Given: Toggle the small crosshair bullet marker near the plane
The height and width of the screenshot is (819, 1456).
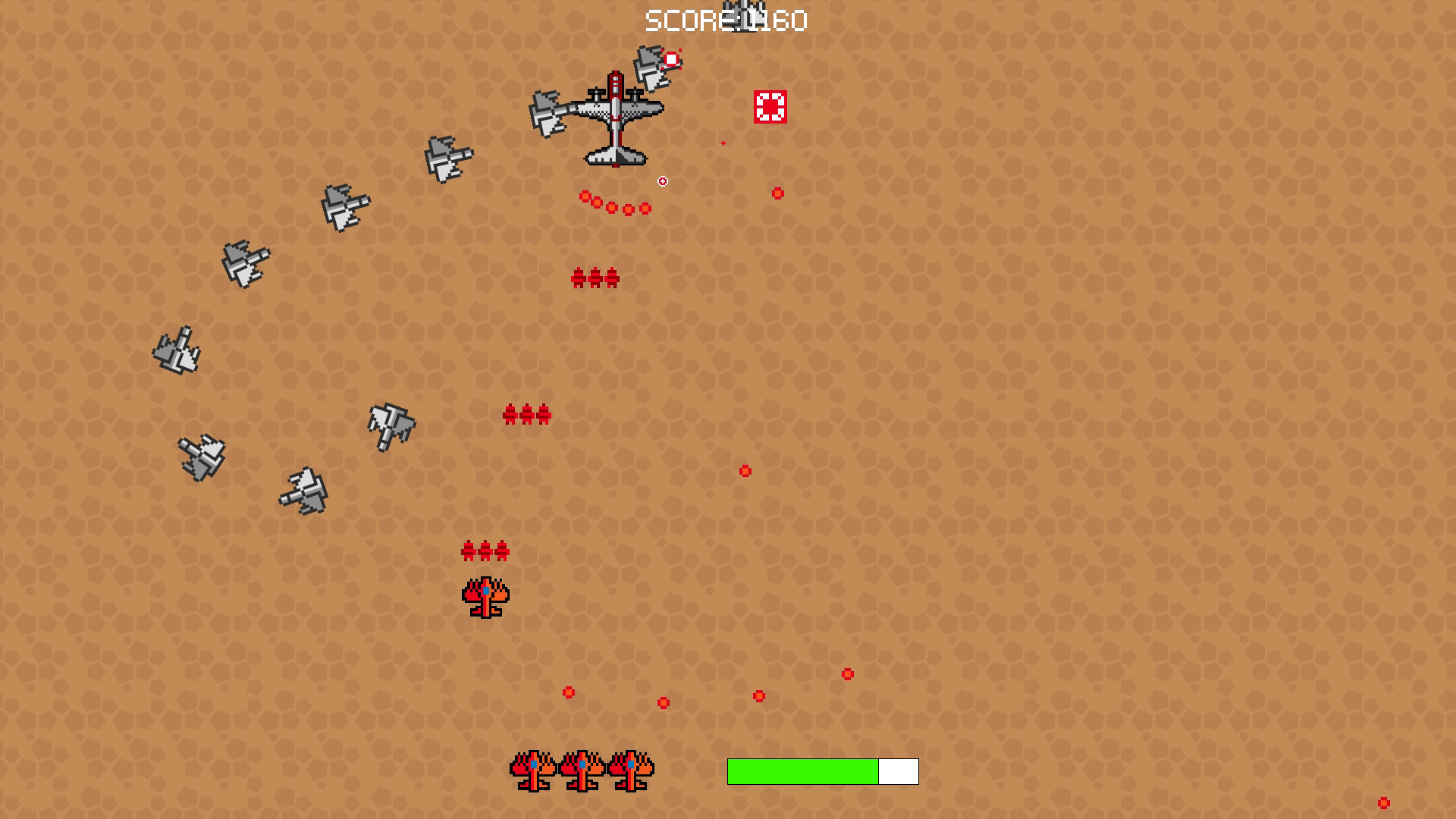Looking at the screenshot, I should (x=662, y=181).
